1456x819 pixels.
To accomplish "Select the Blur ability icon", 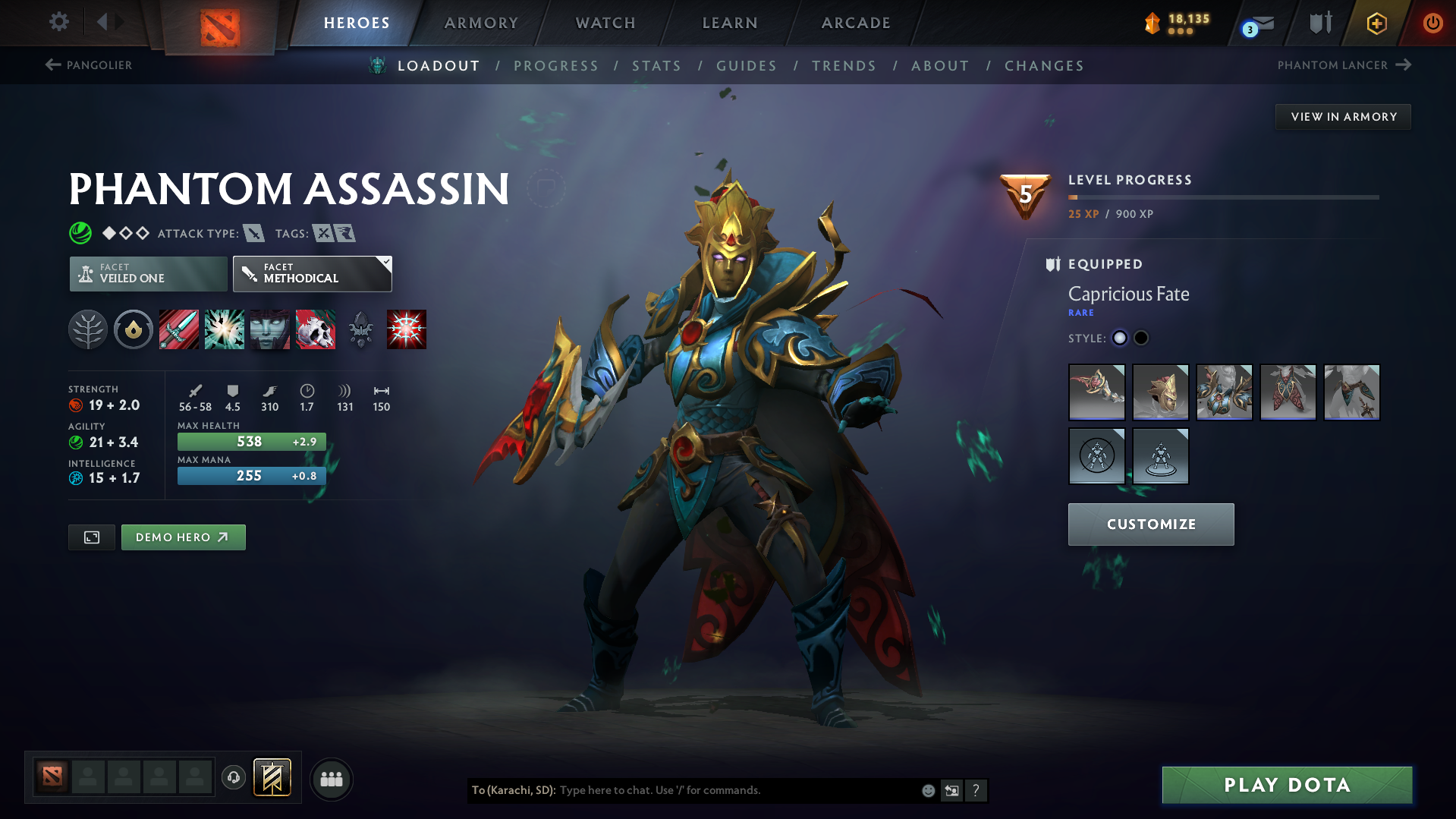I will (x=269, y=329).
